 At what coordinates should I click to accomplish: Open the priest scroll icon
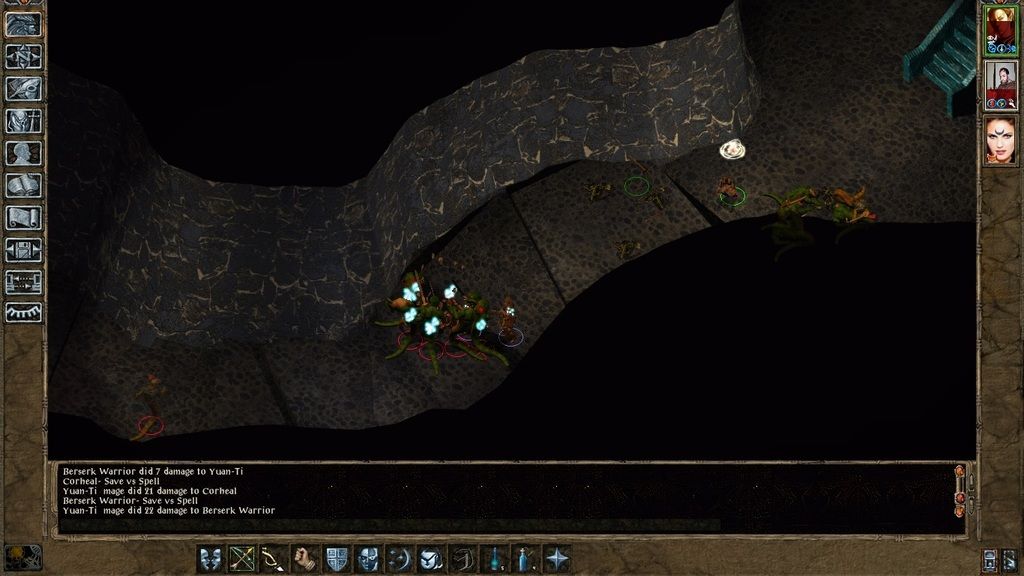pyautogui.click(x=23, y=217)
